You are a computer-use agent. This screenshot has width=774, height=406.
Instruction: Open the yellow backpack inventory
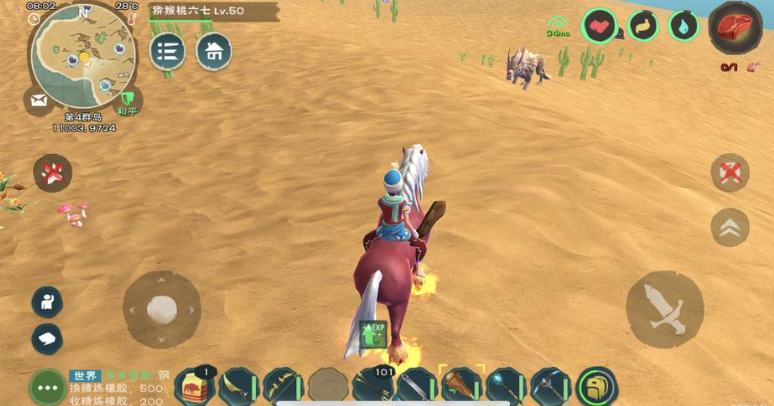tap(597, 386)
